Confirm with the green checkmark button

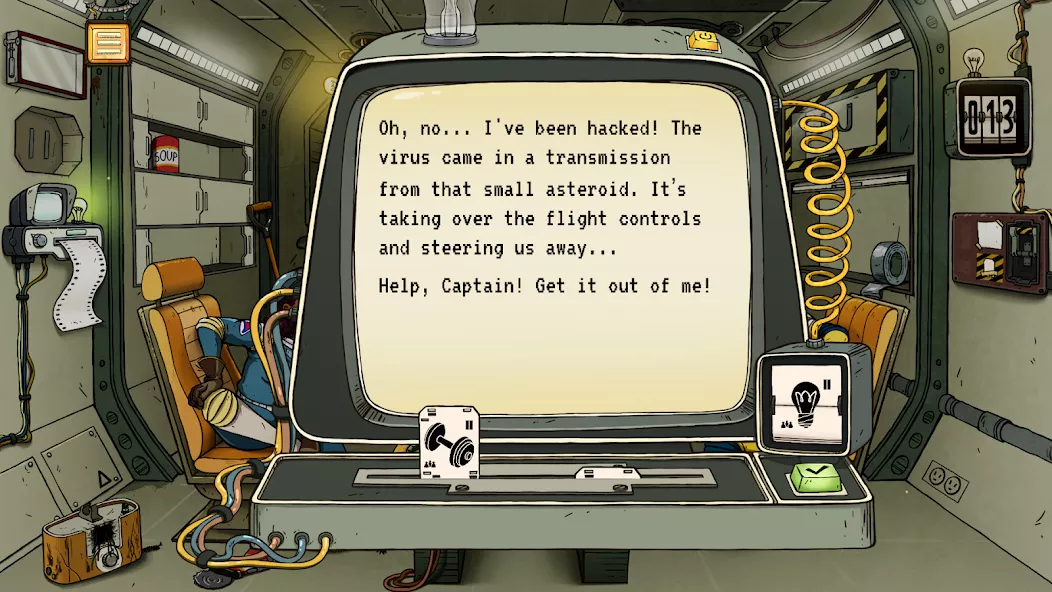tap(817, 478)
